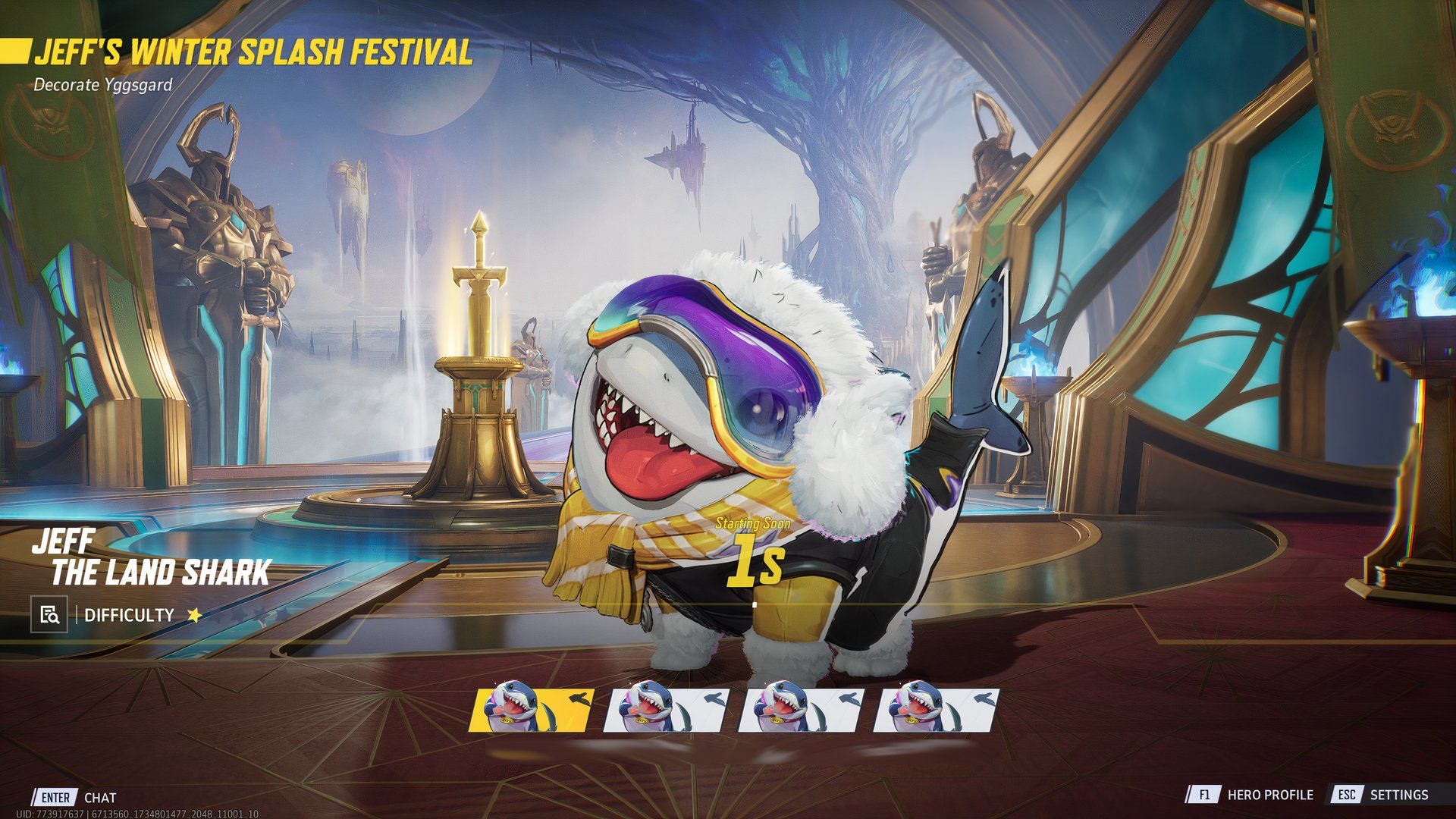The height and width of the screenshot is (819, 1456).
Task: Click the yellow accent bar next to the title
Action: pos(16,50)
